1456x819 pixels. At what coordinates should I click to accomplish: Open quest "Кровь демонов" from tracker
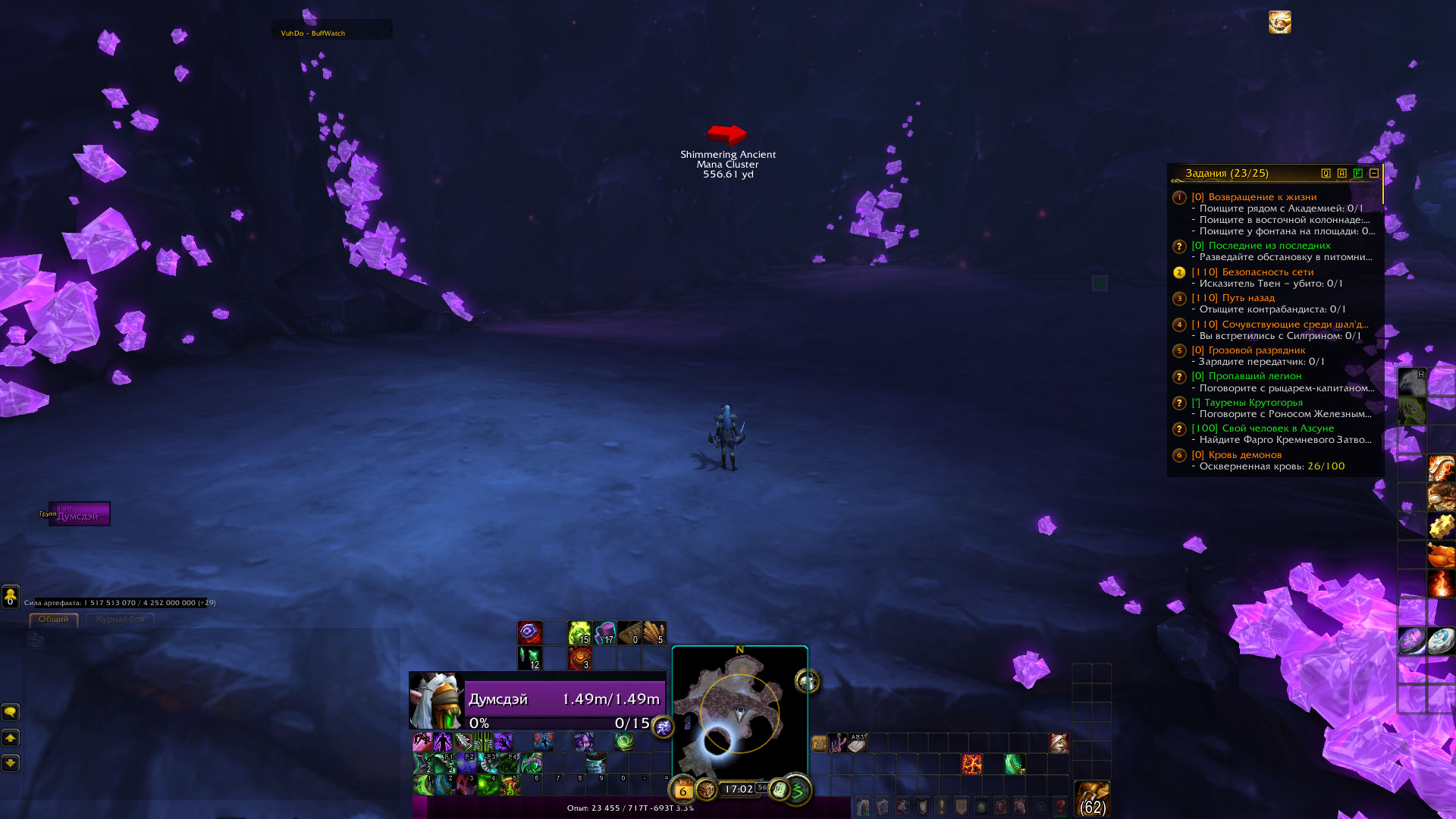[1244, 455]
